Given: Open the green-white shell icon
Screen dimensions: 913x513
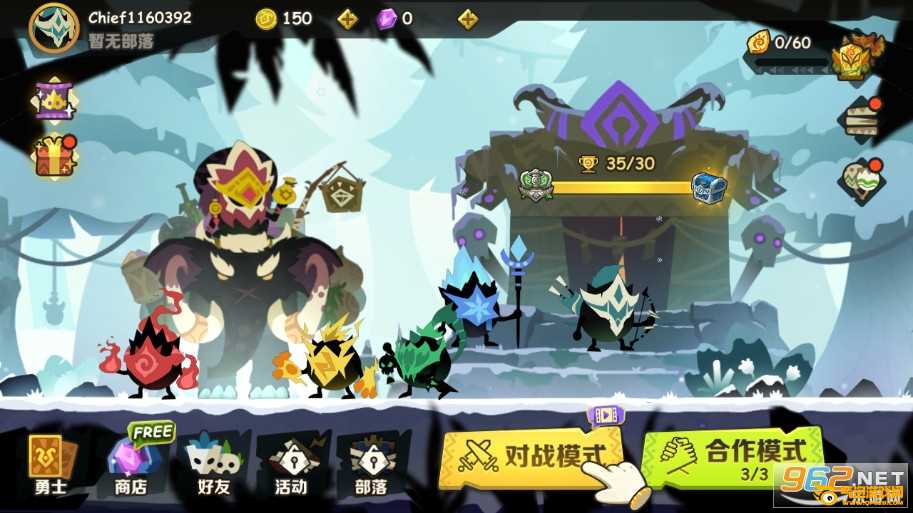Looking at the screenshot, I should point(860,180).
